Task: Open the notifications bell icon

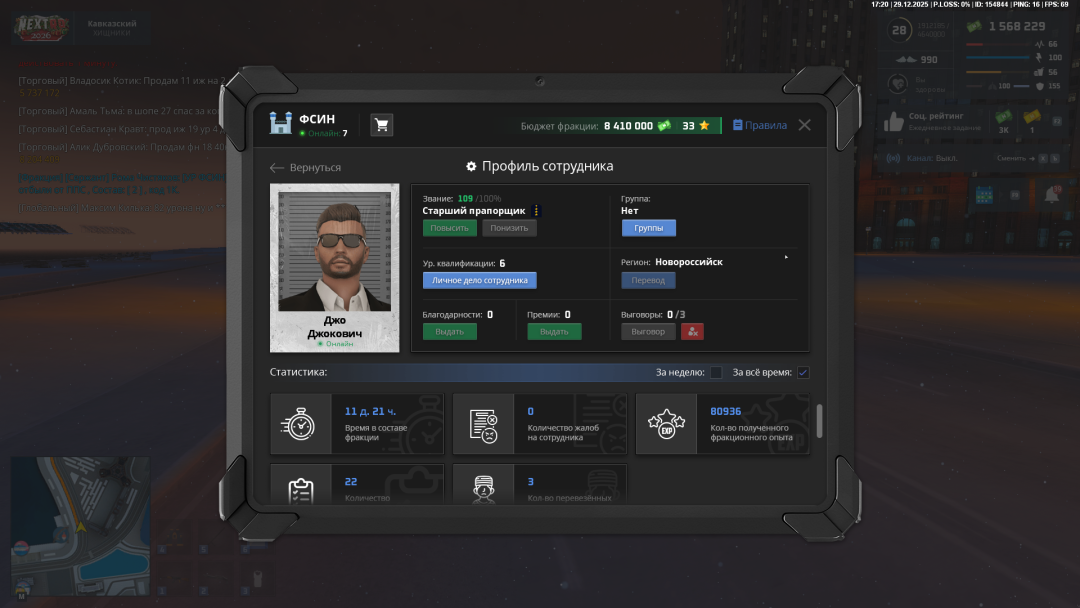Action: point(1051,195)
